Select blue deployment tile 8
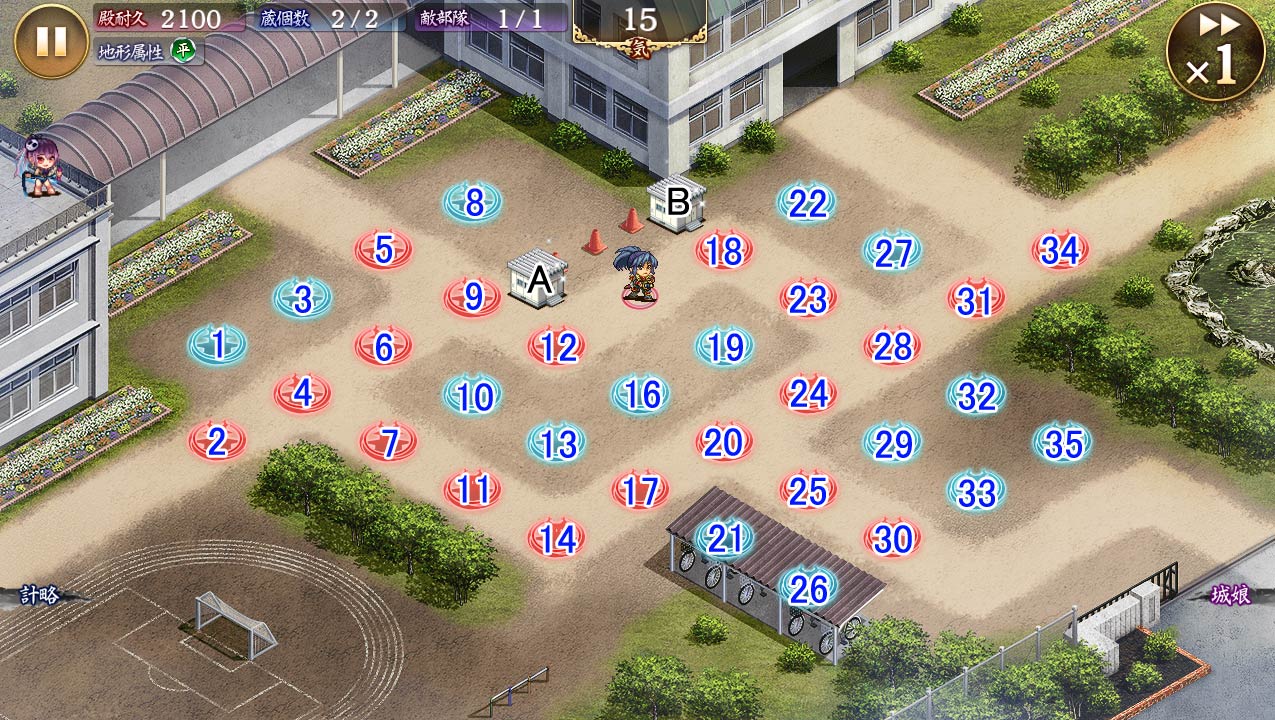This screenshot has height=720, width=1275. pyautogui.click(x=473, y=203)
